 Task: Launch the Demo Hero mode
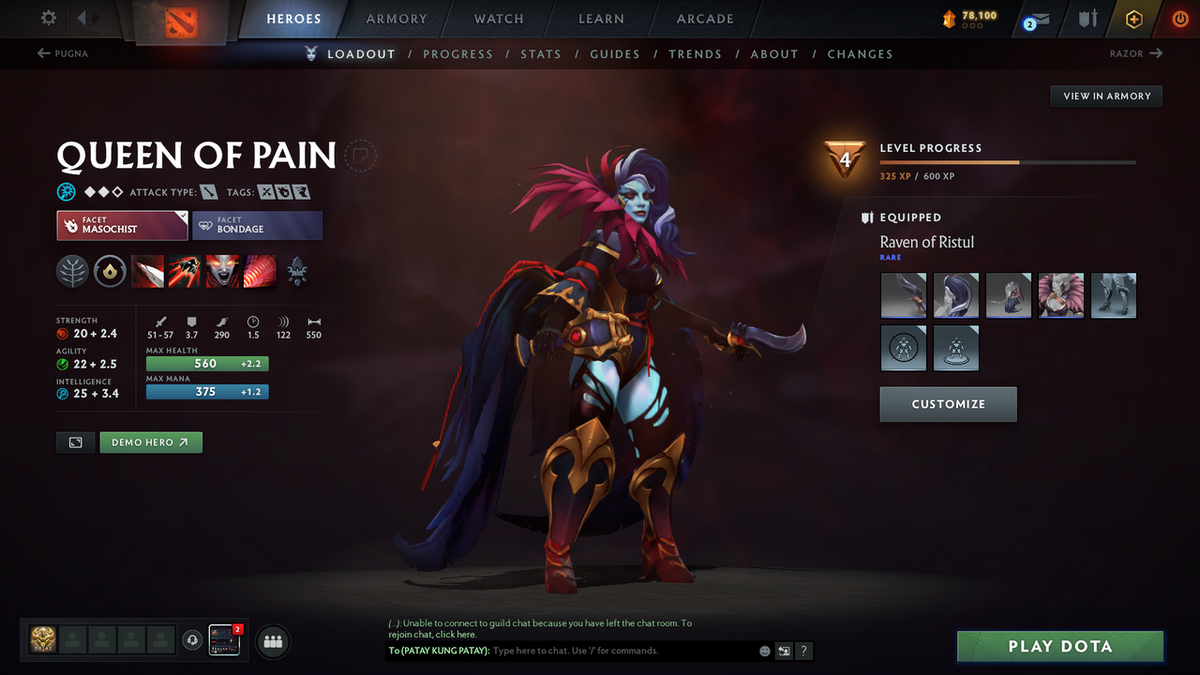tap(151, 442)
